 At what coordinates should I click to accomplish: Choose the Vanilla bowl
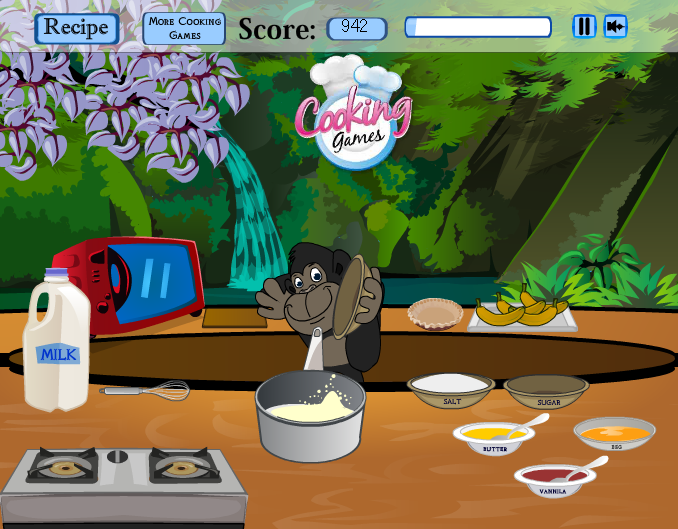click(x=553, y=478)
